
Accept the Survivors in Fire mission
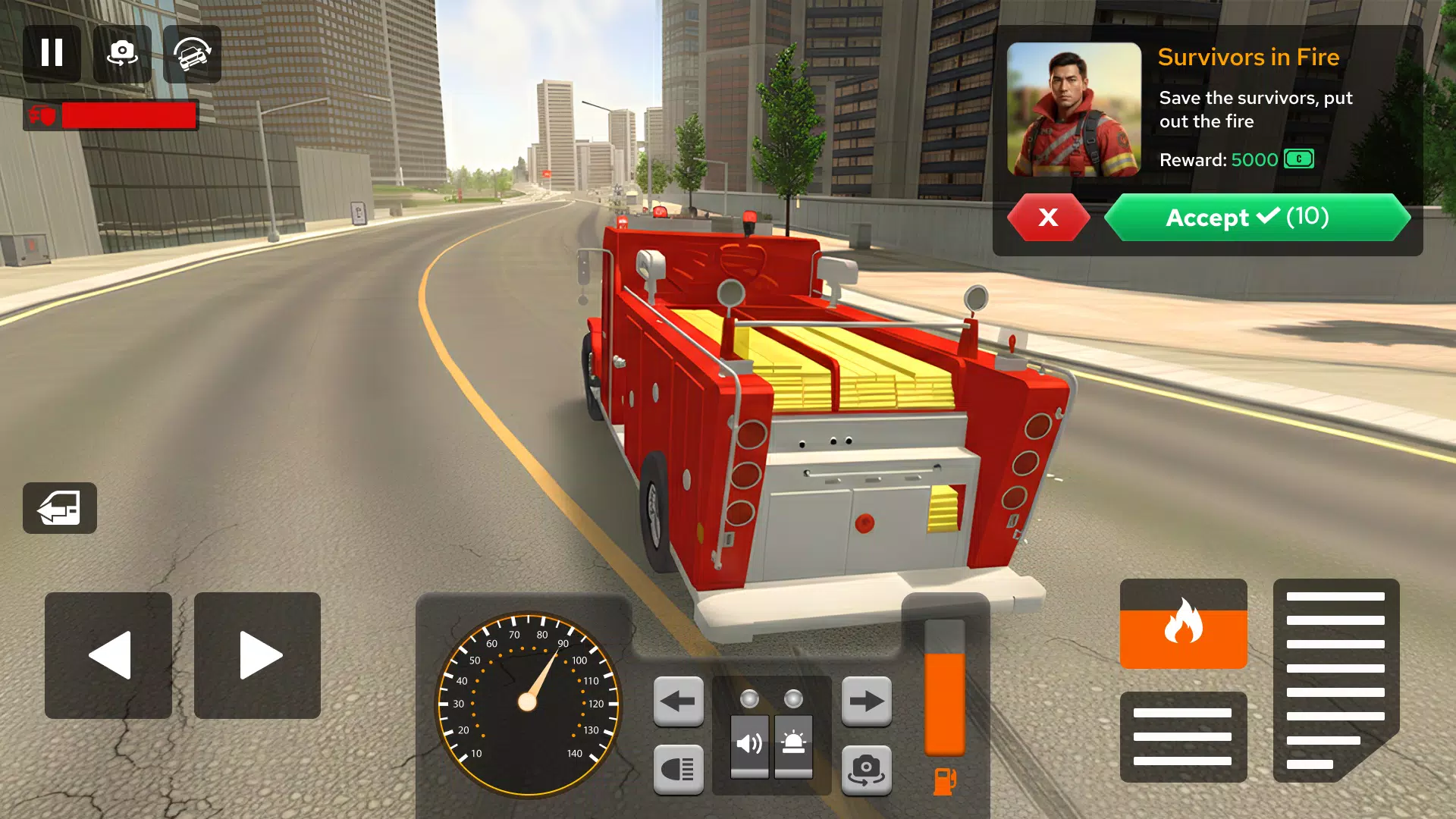pyautogui.click(x=1257, y=218)
